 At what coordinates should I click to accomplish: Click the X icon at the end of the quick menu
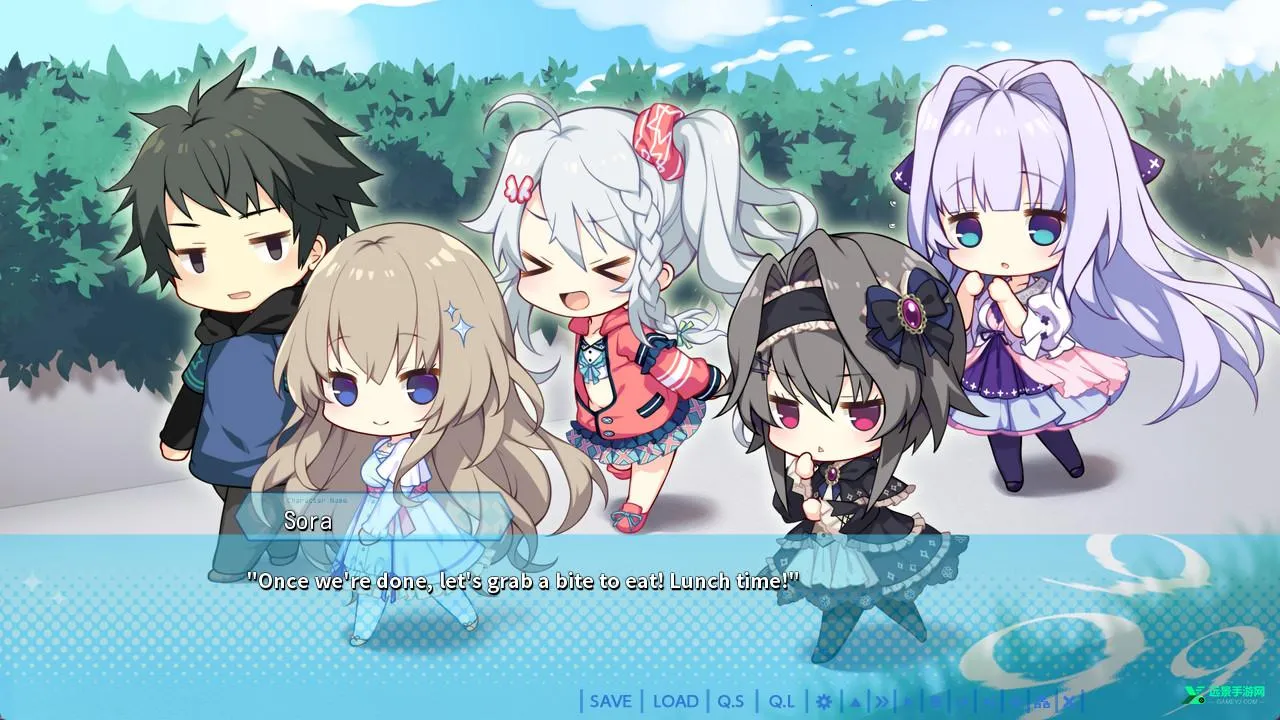[1068, 701]
